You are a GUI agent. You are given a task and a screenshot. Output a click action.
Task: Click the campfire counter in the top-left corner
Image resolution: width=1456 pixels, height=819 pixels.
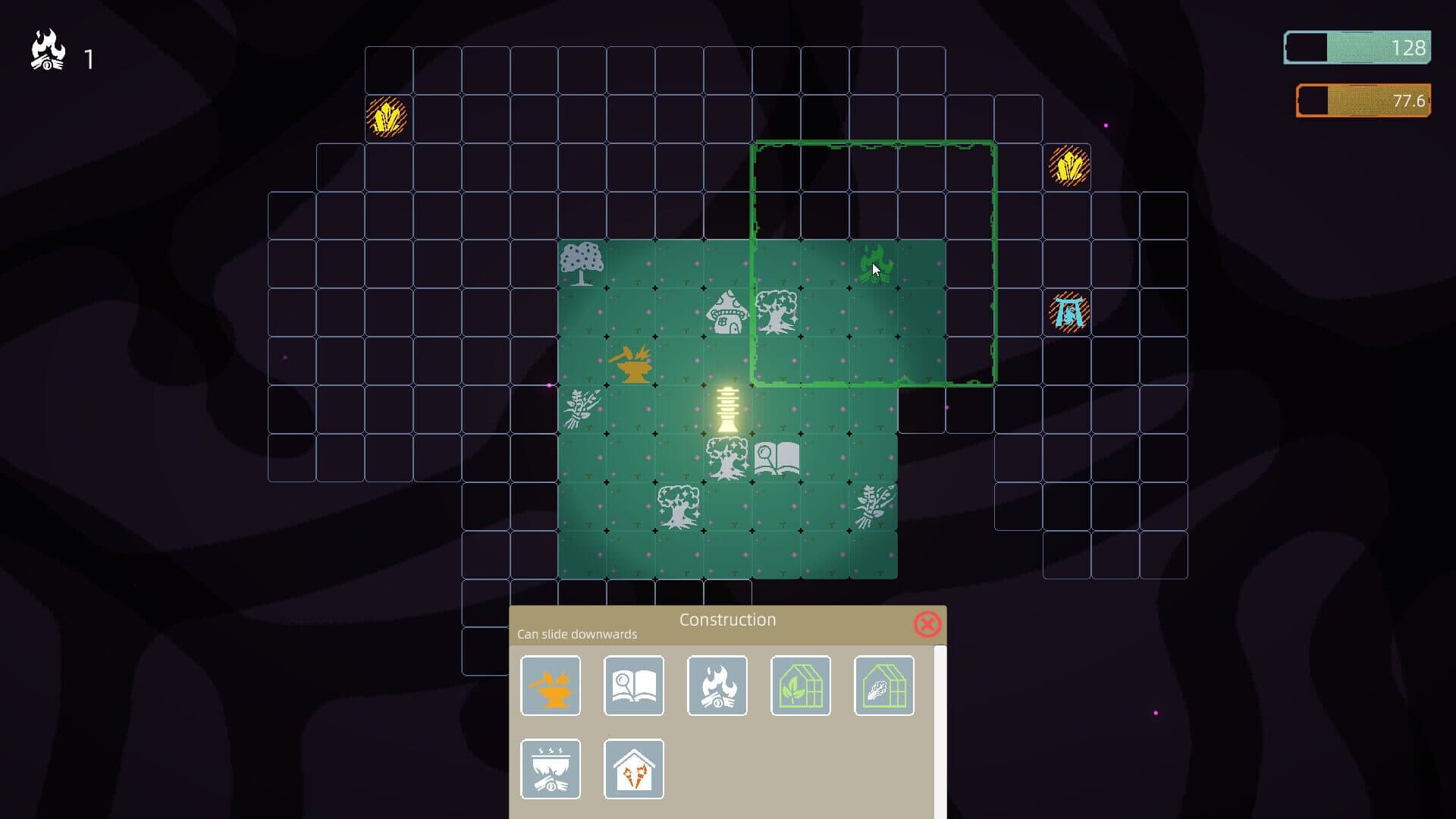point(48,51)
